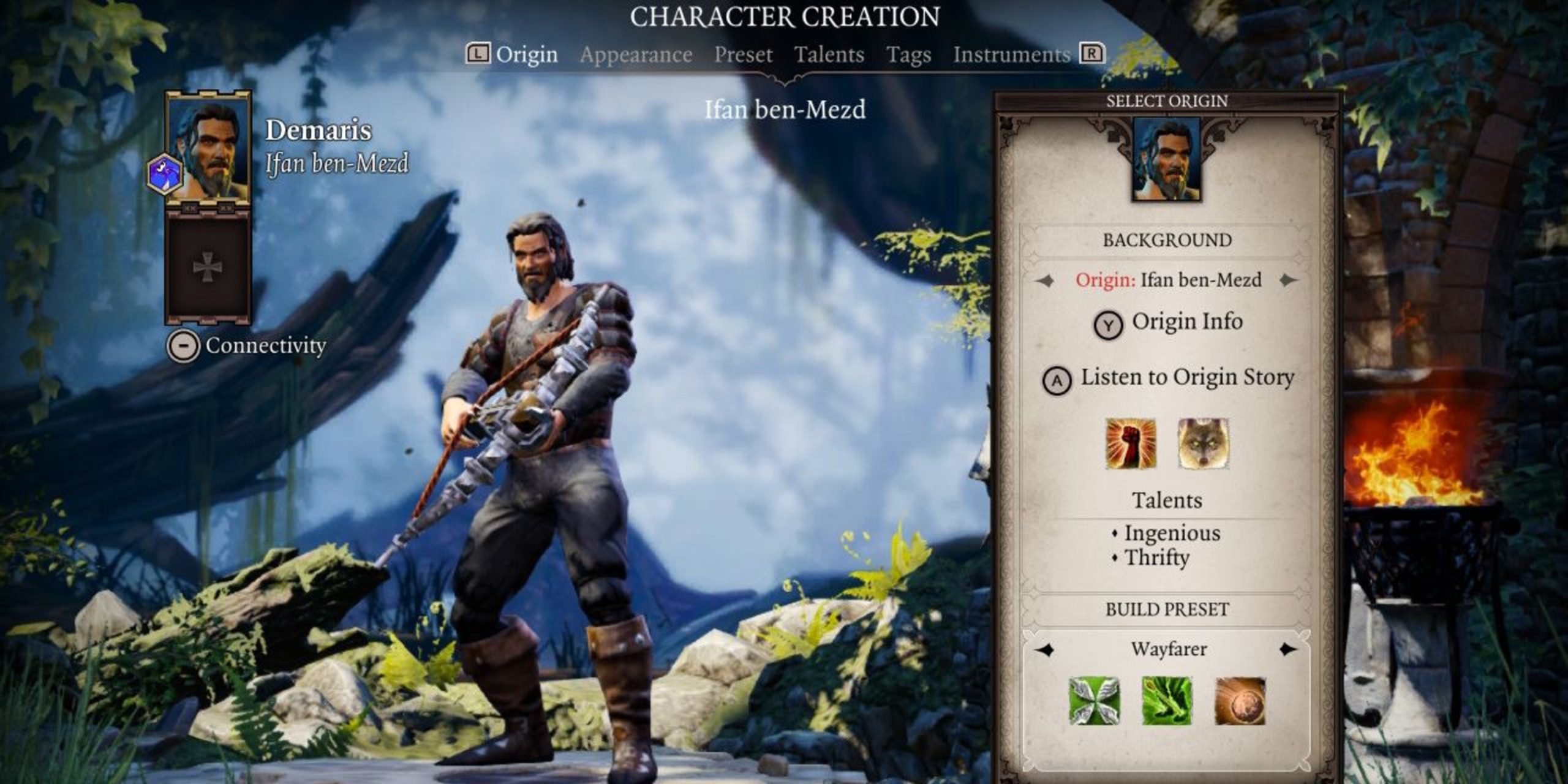The width and height of the screenshot is (1568, 784).
Task: Click the Ifan portrait in Select Origin panel
Action: pyautogui.click(x=1166, y=159)
